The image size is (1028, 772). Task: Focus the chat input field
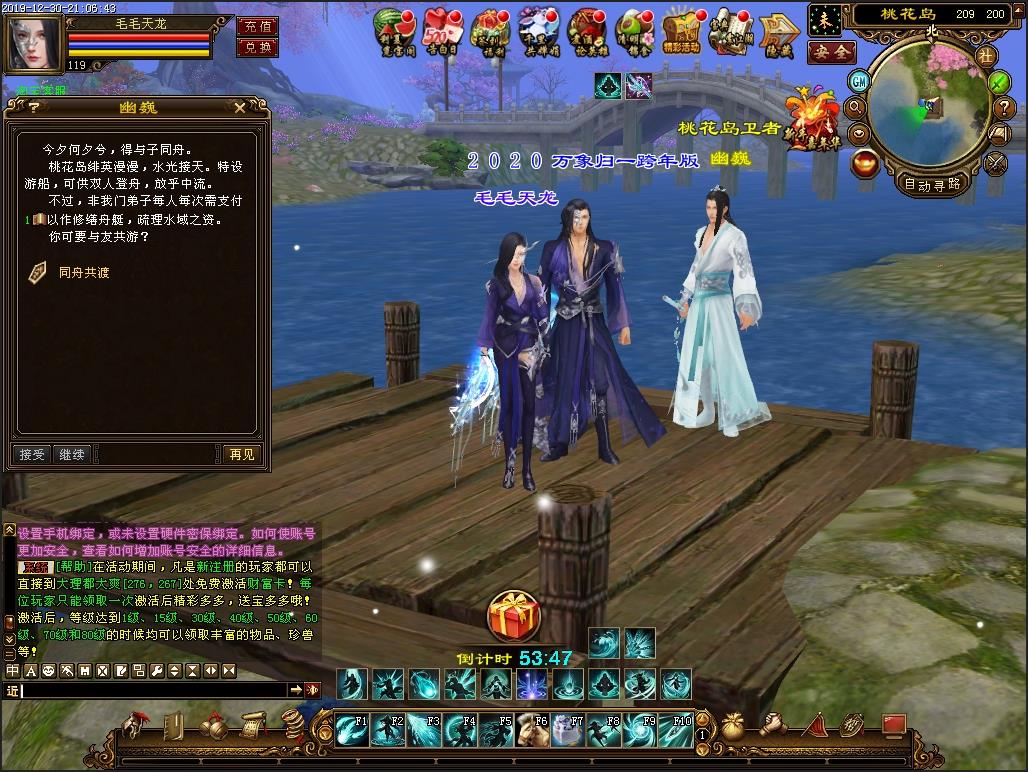pos(155,690)
